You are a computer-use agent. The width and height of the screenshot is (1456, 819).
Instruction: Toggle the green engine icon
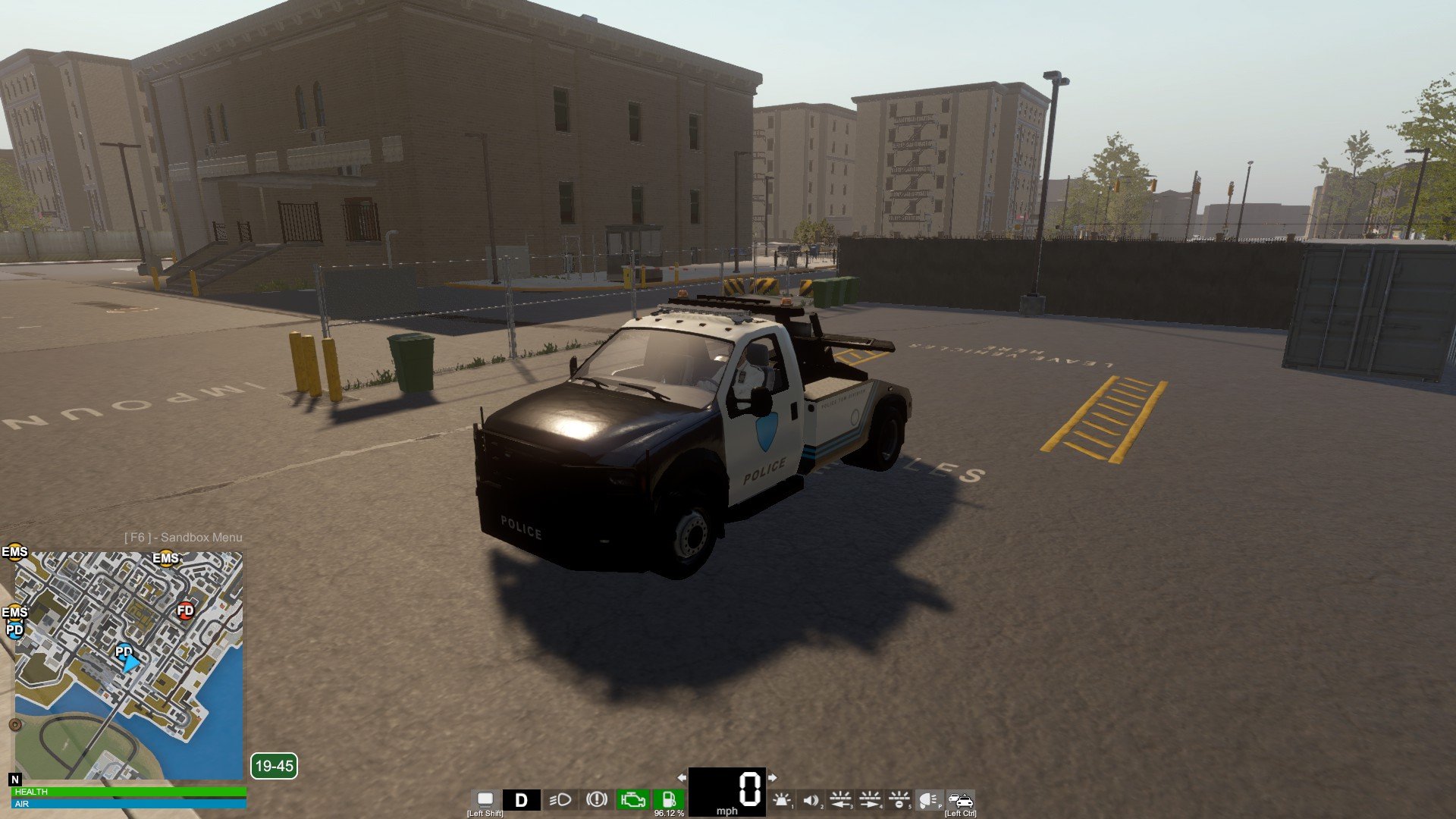pos(632,799)
